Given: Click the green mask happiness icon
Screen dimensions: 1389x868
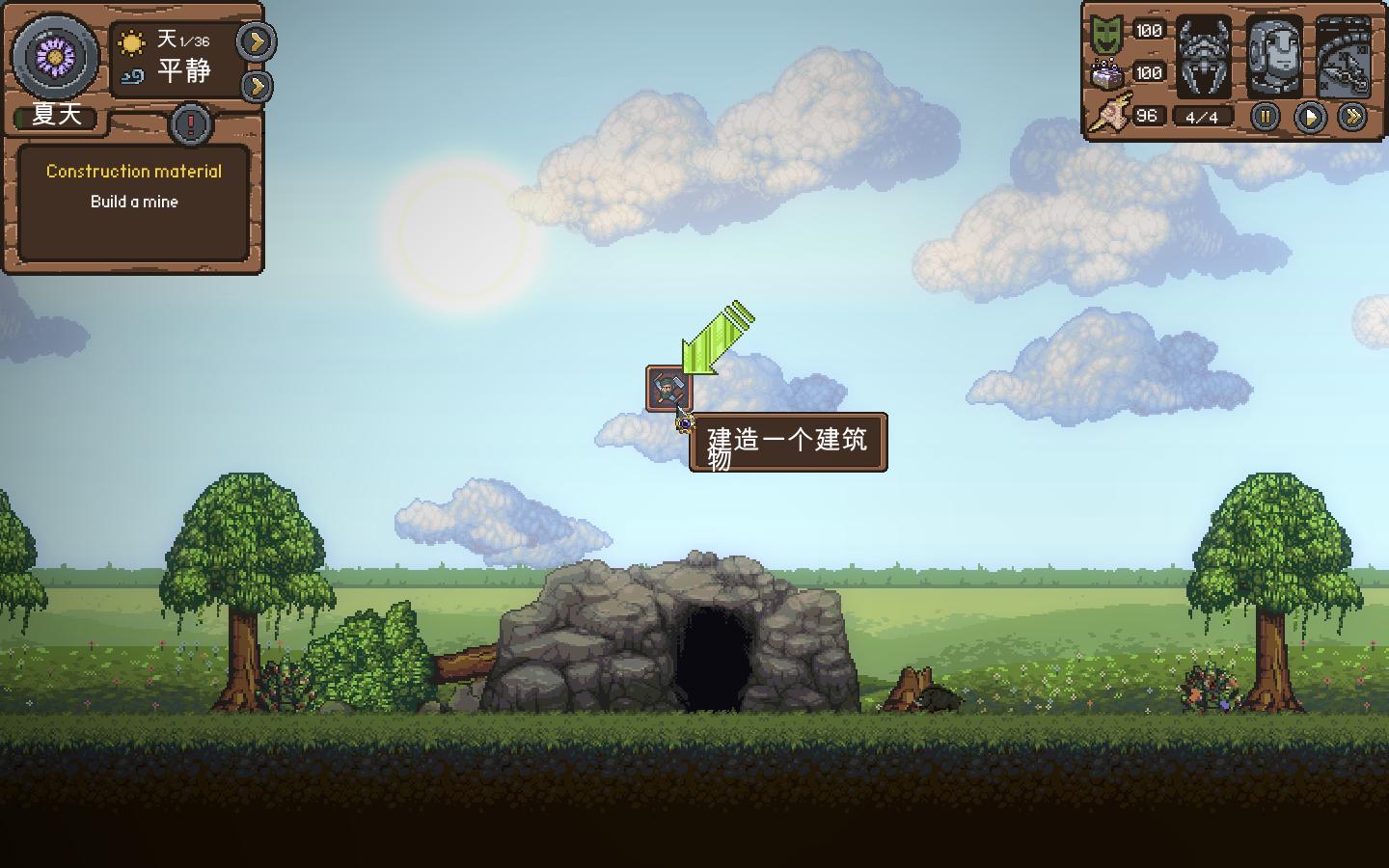Looking at the screenshot, I should click(x=1106, y=34).
